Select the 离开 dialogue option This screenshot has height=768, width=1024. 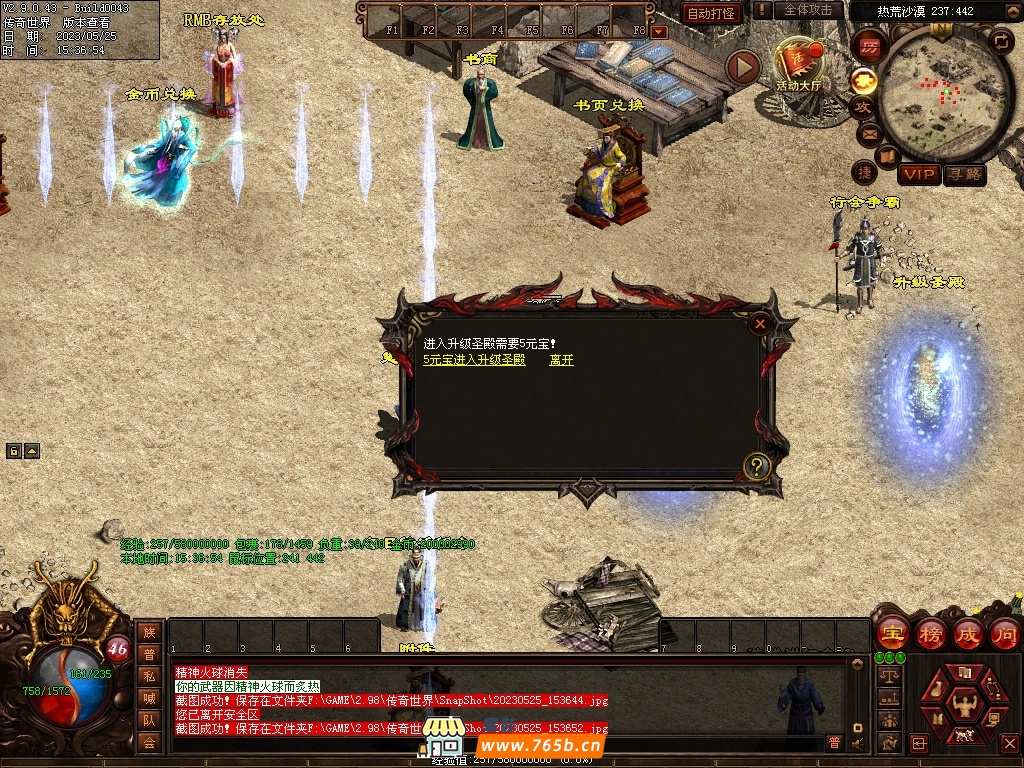(x=561, y=360)
